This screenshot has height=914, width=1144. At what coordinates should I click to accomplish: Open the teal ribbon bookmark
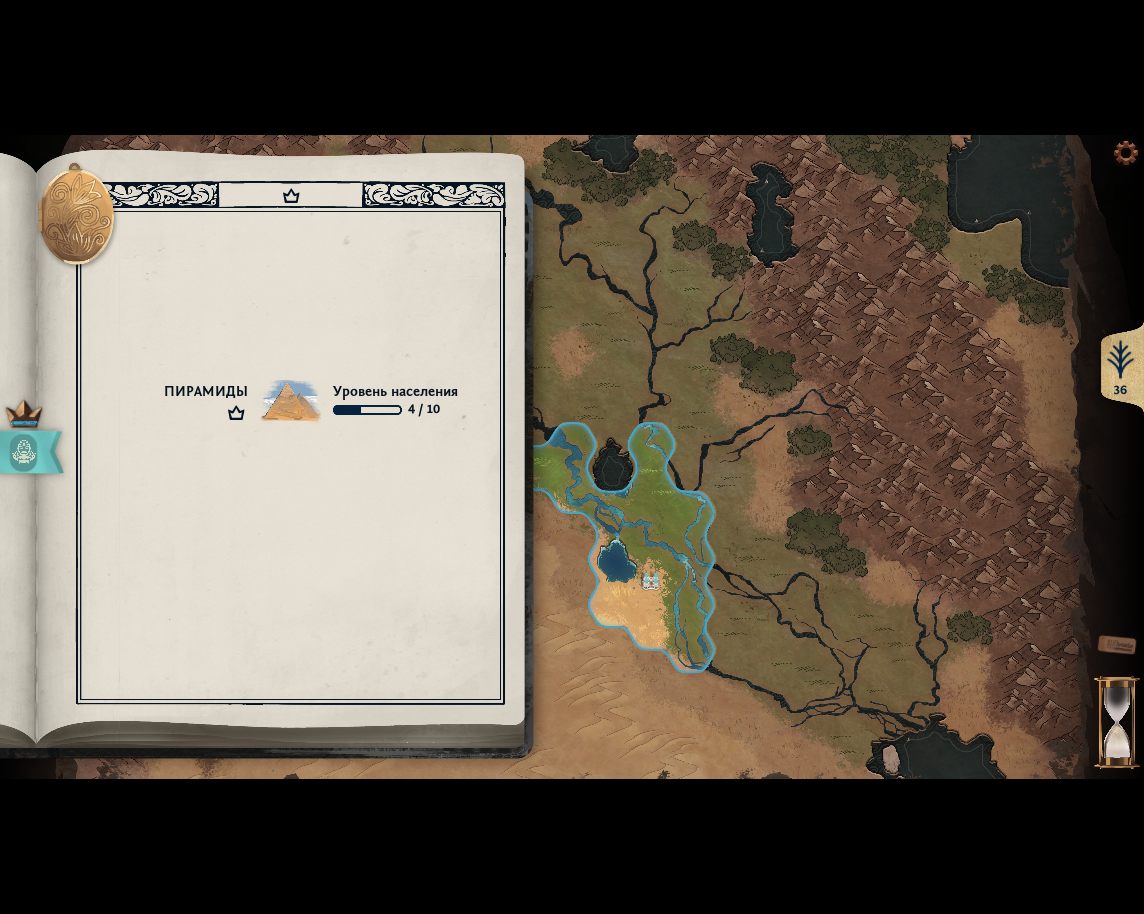pyautogui.click(x=28, y=452)
